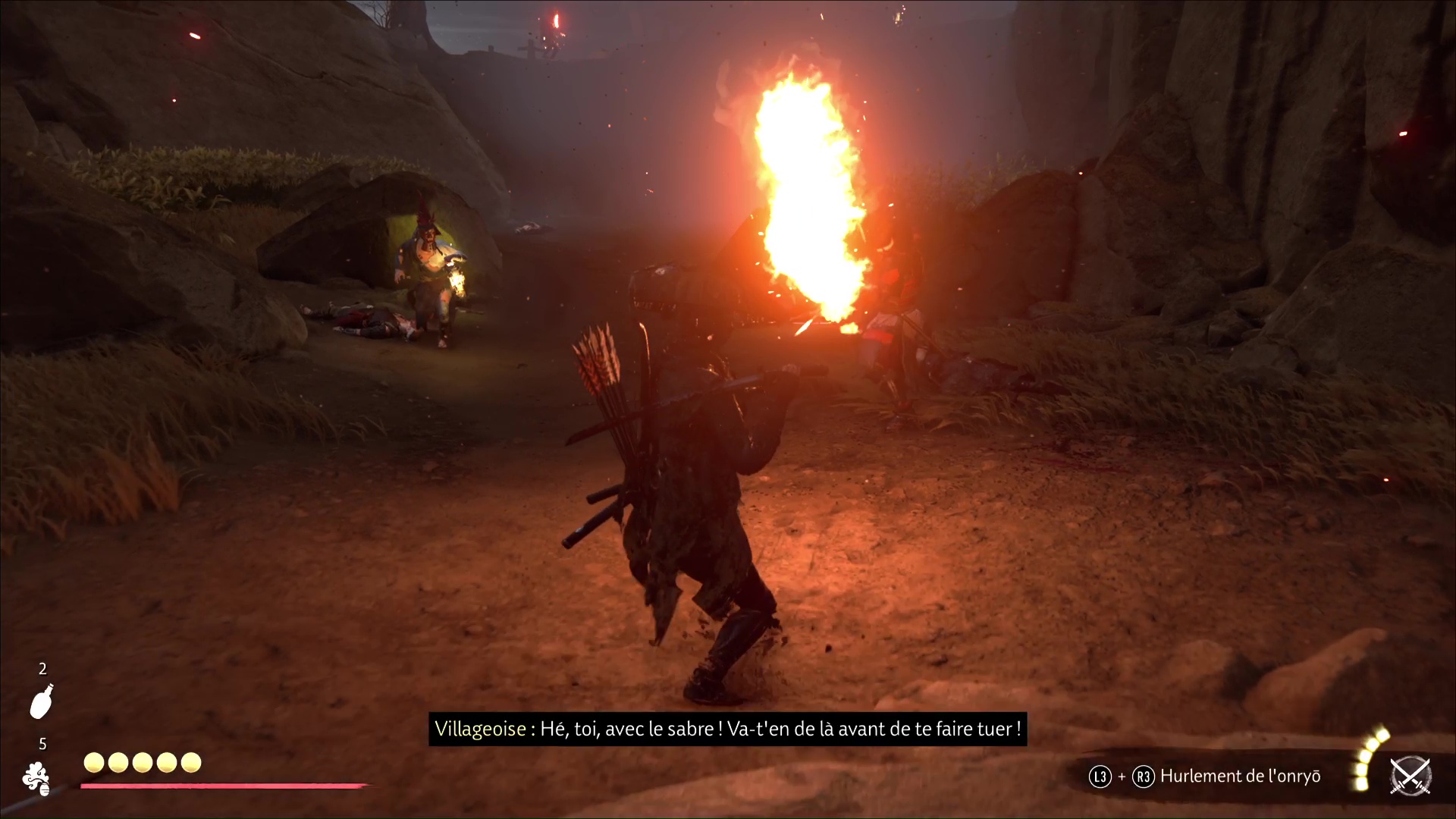Select the smoke bomb quickfire icon

point(36,779)
